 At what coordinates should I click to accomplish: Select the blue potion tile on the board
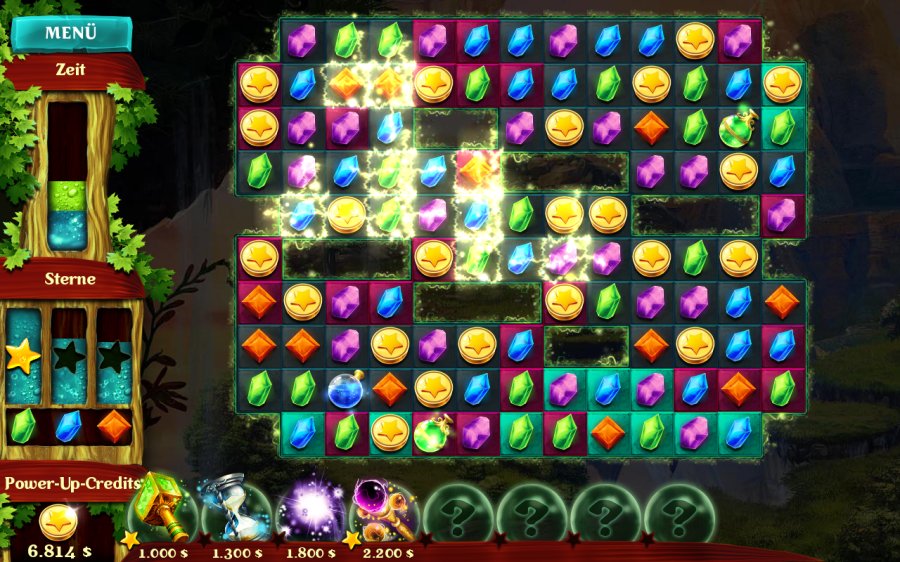coord(345,388)
